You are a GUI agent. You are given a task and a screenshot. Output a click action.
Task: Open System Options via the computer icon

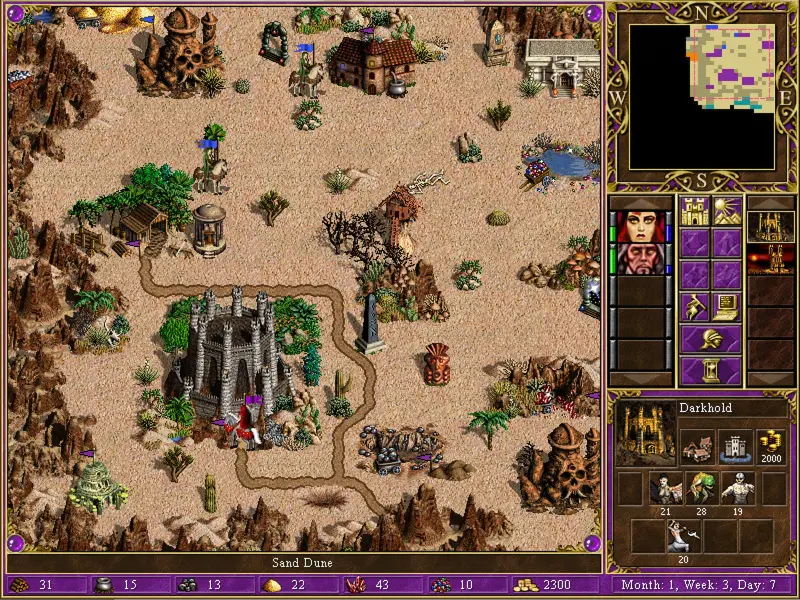(x=727, y=306)
